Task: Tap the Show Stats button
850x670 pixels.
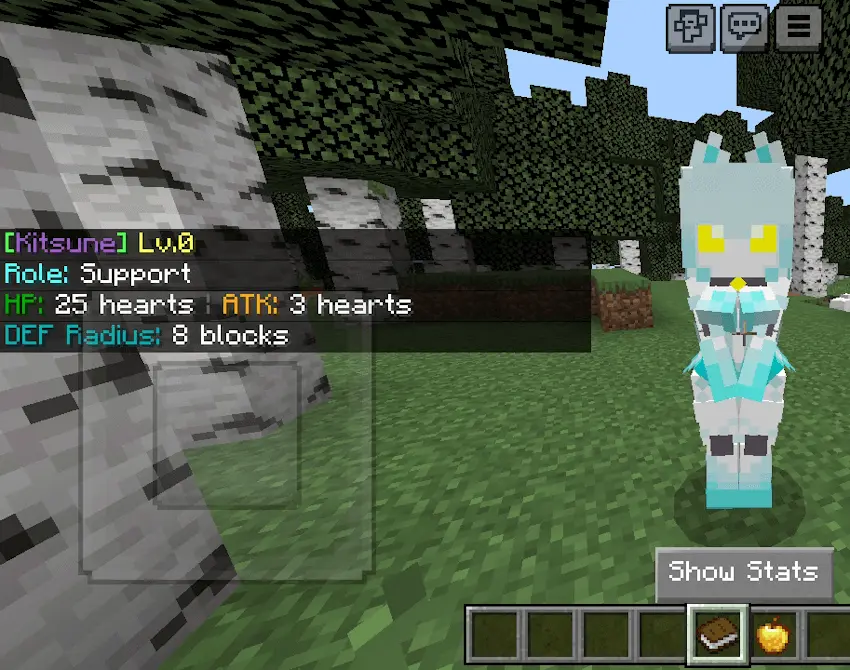Action: click(x=744, y=572)
